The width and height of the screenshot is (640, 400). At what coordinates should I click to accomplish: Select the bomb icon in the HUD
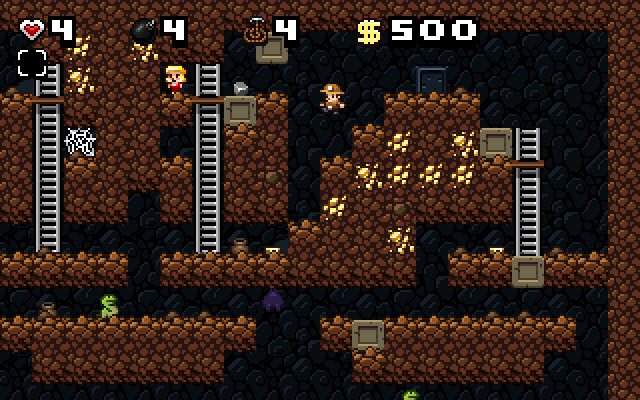click(x=143, y=31)
